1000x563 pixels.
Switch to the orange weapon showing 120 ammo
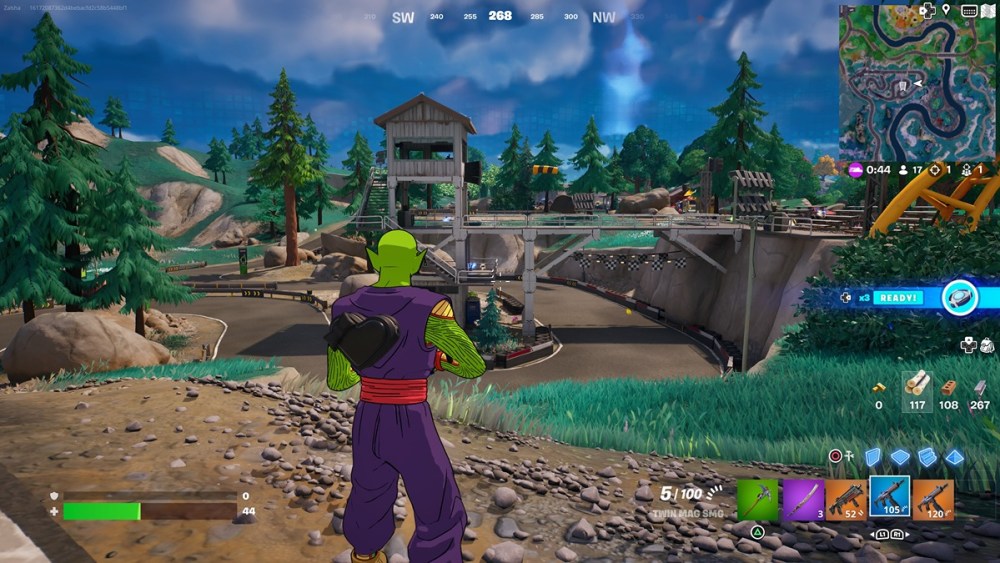pos(932,499)
